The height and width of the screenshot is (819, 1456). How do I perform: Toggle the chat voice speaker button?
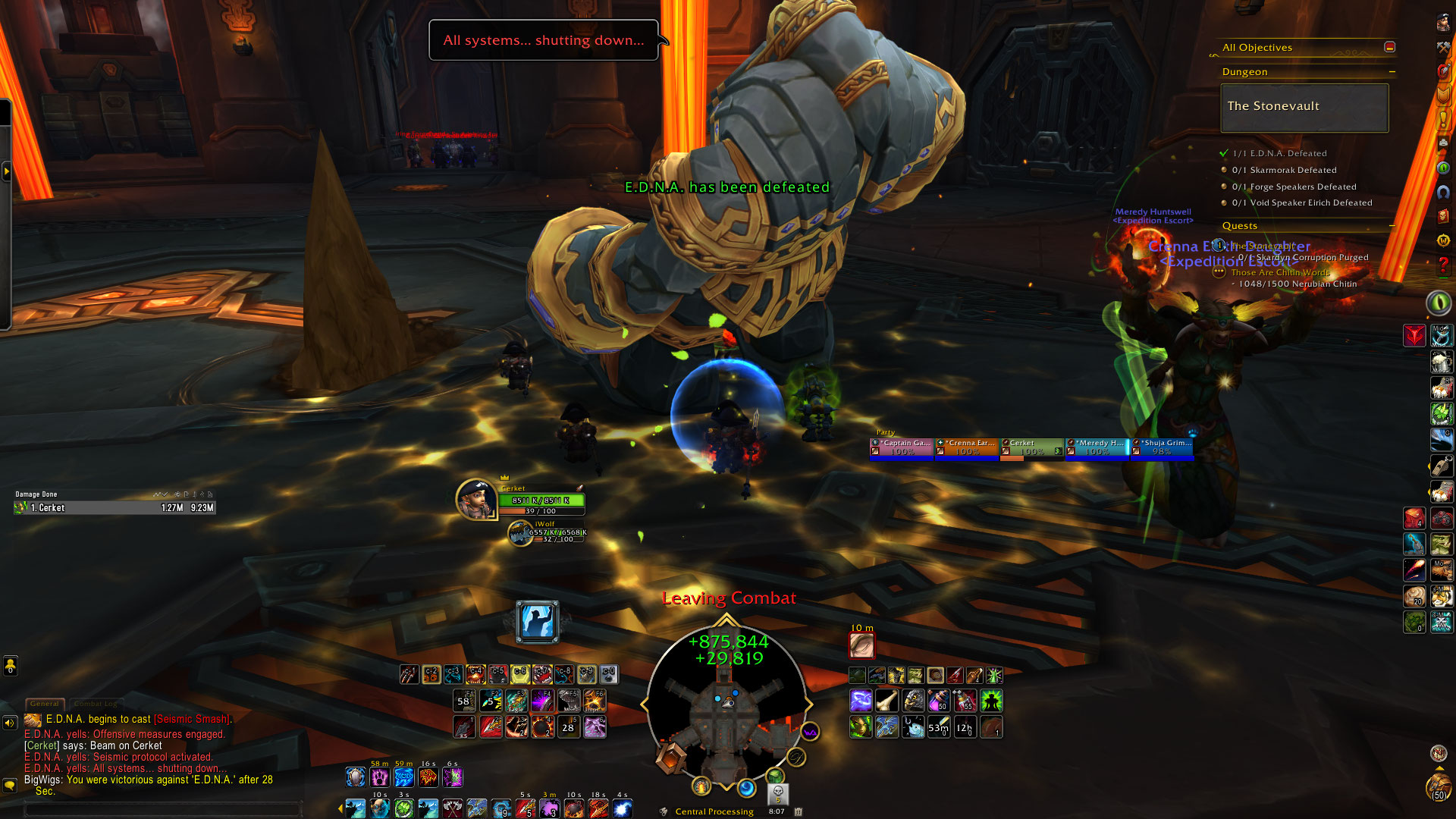(10, 723)
